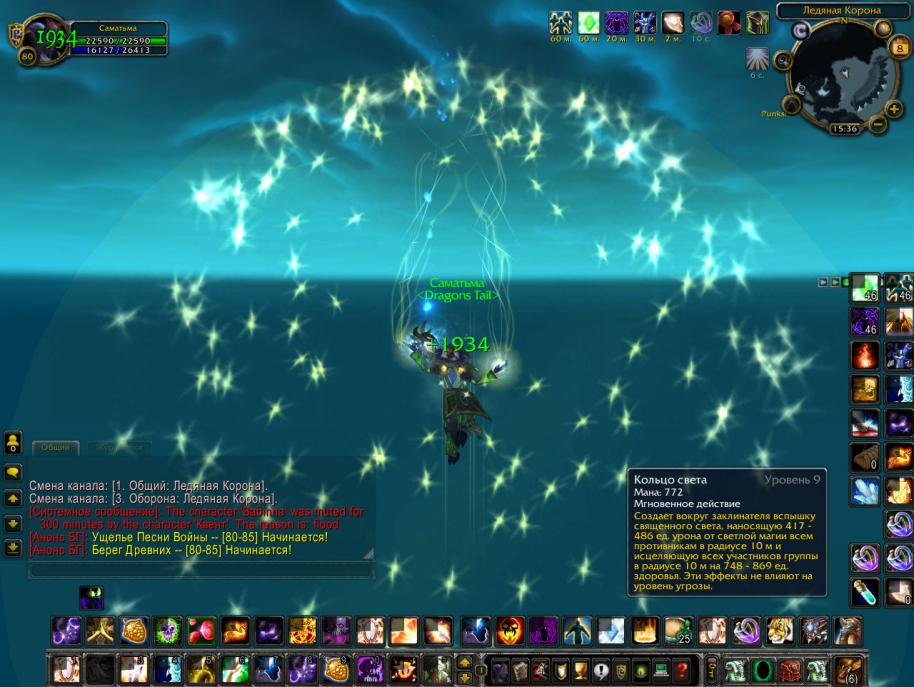Open the red question mark help button
The height and width of the screenshot is (687, 914).
[682, 670]
